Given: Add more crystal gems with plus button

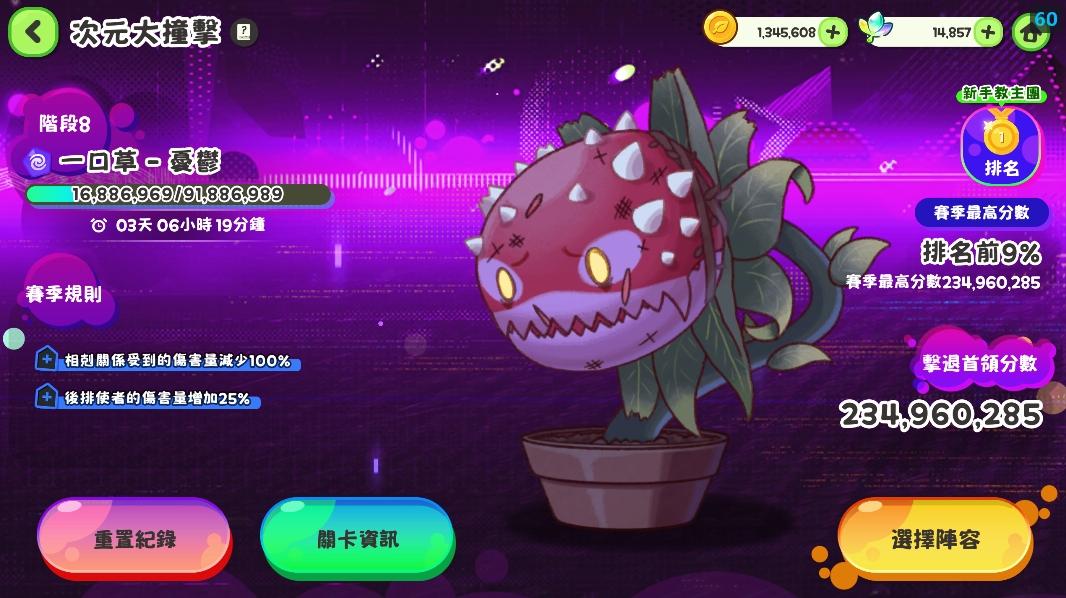Looking at the screenshot, I should point(987,32).
